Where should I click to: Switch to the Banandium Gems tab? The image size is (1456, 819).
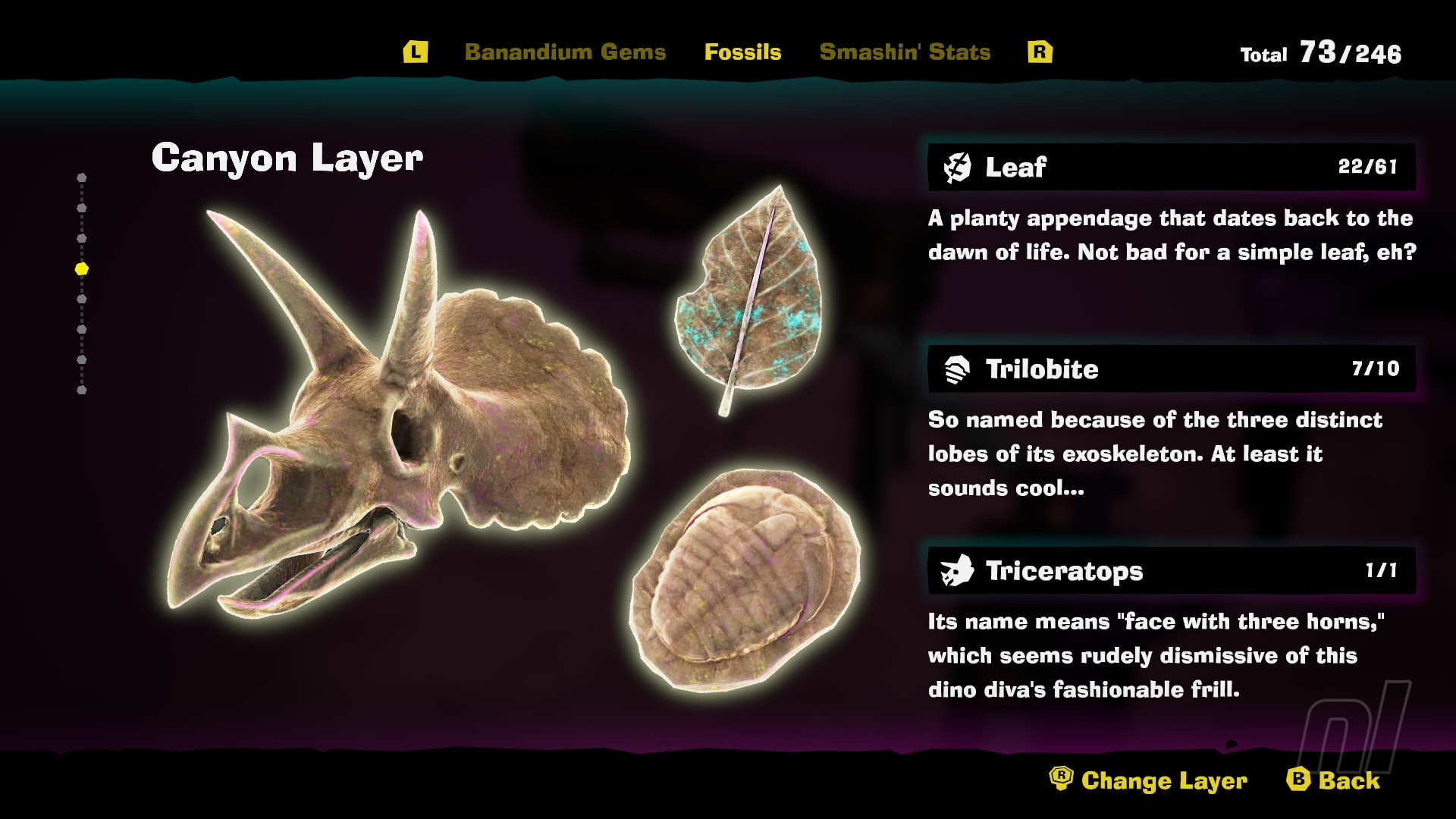pyautogui.click(x=565, y=52)
